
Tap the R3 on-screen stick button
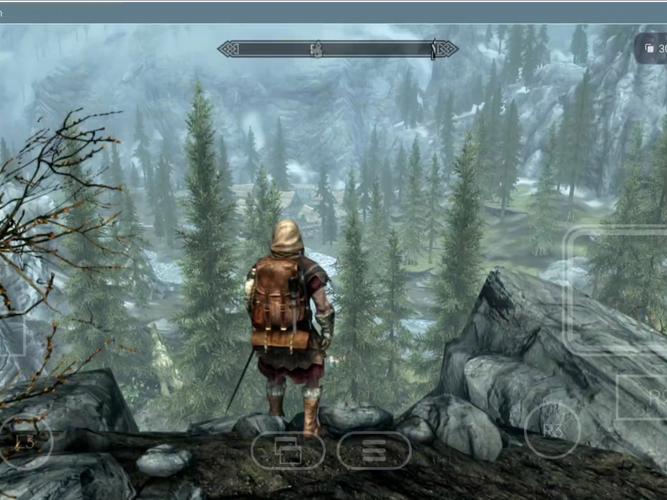[552, 430]
